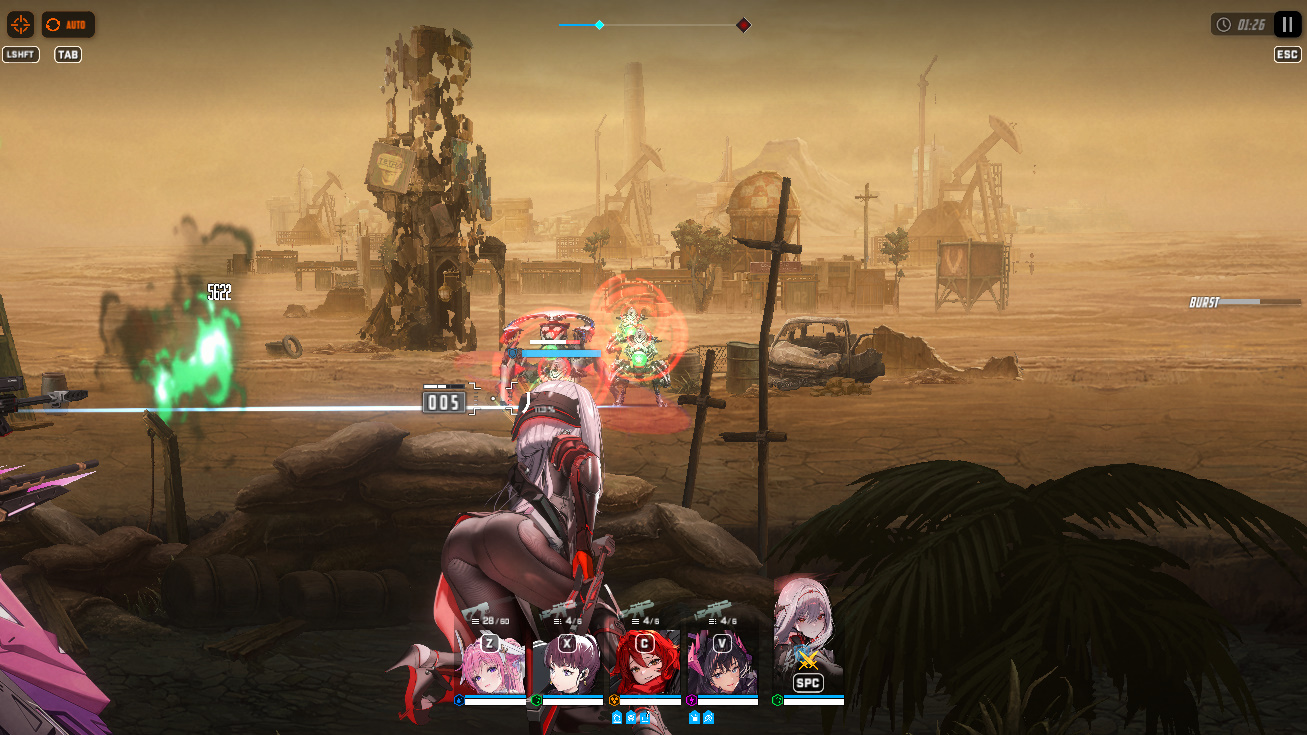
Task: Toggle the orange crosshair auto-aim button
Action: pyautogui.click(x=20, y=24)
